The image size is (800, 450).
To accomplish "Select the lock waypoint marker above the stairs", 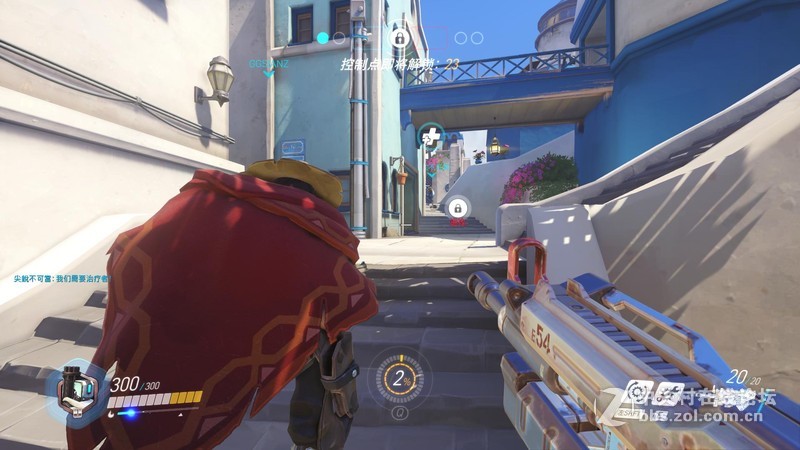I will coord(457,207).
